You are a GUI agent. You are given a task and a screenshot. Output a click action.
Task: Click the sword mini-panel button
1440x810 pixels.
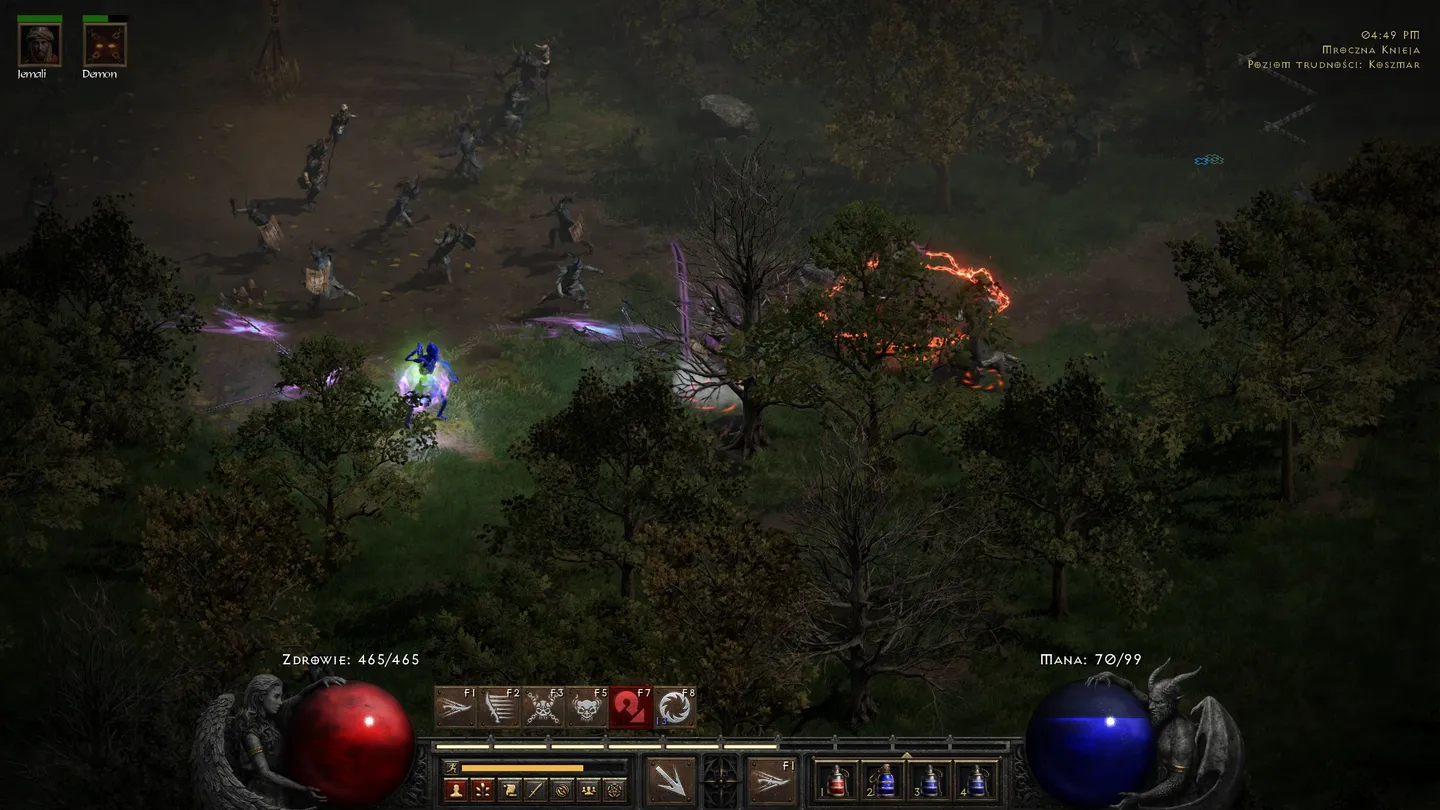[536, 790]
